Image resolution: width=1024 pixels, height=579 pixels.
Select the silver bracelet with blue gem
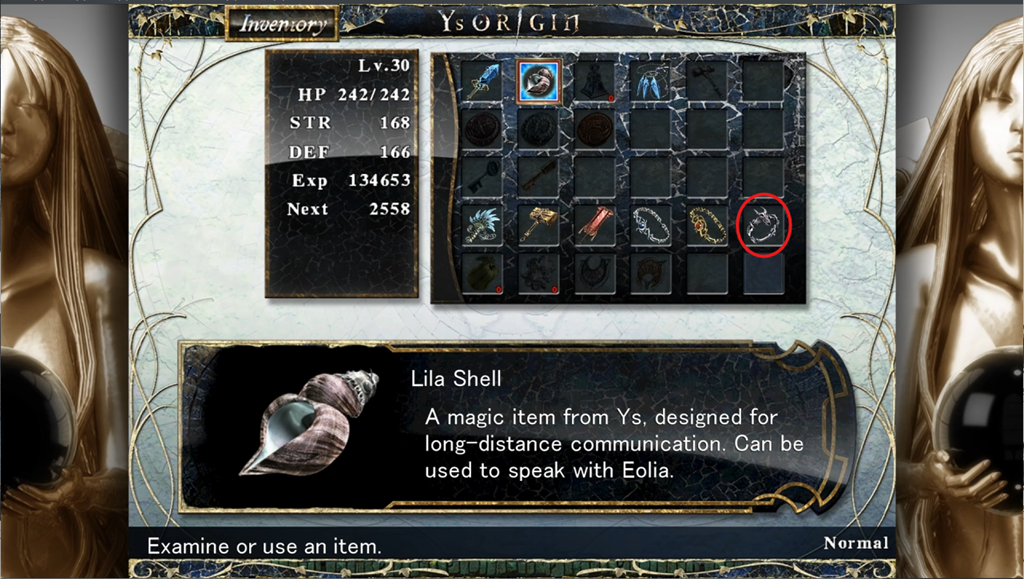pyautogui.click(x=652, y=226)
